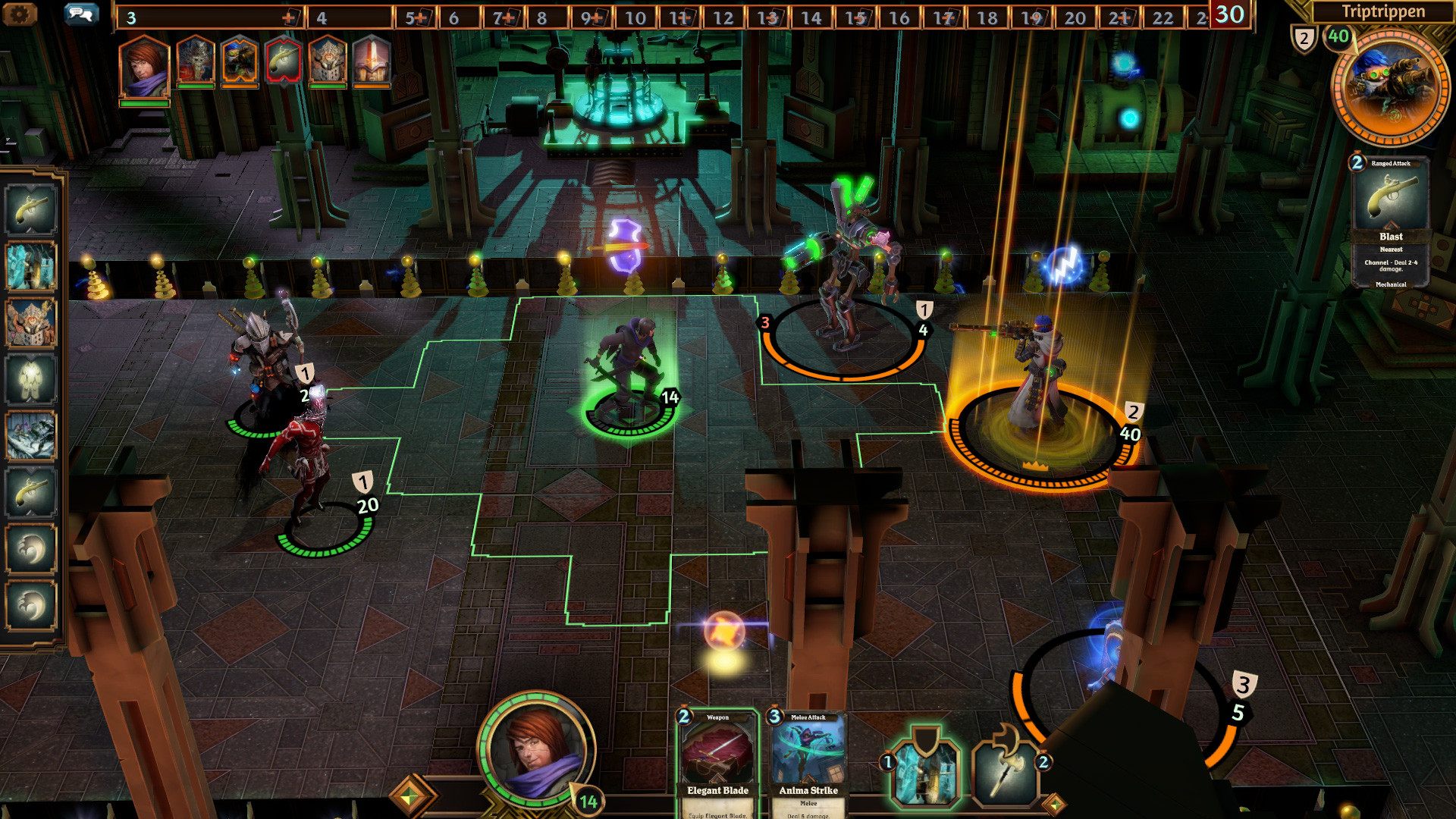Select the red-haired hero portrait in party bar
Viewport: 1456px width, 819px height.
(x=144, y=68)
